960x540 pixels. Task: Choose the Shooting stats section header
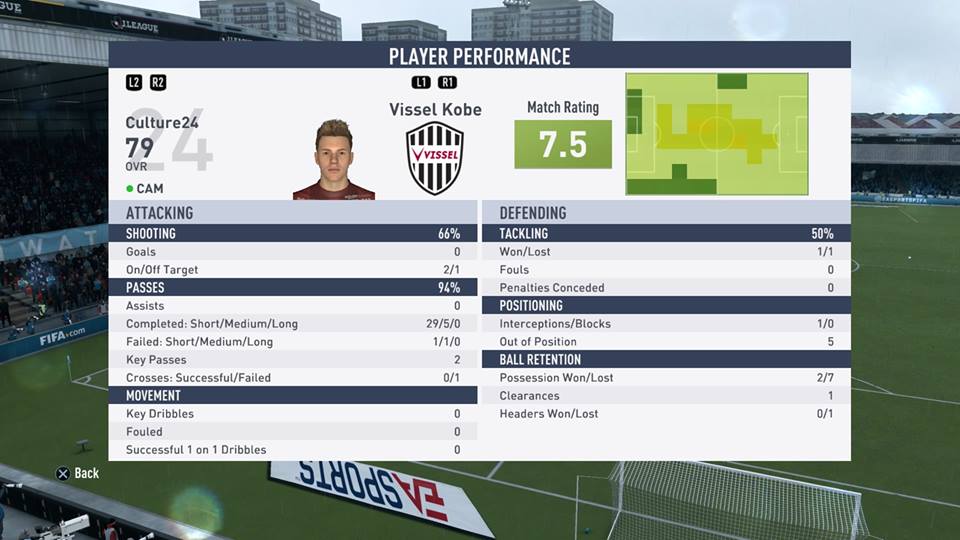[293, 234]
